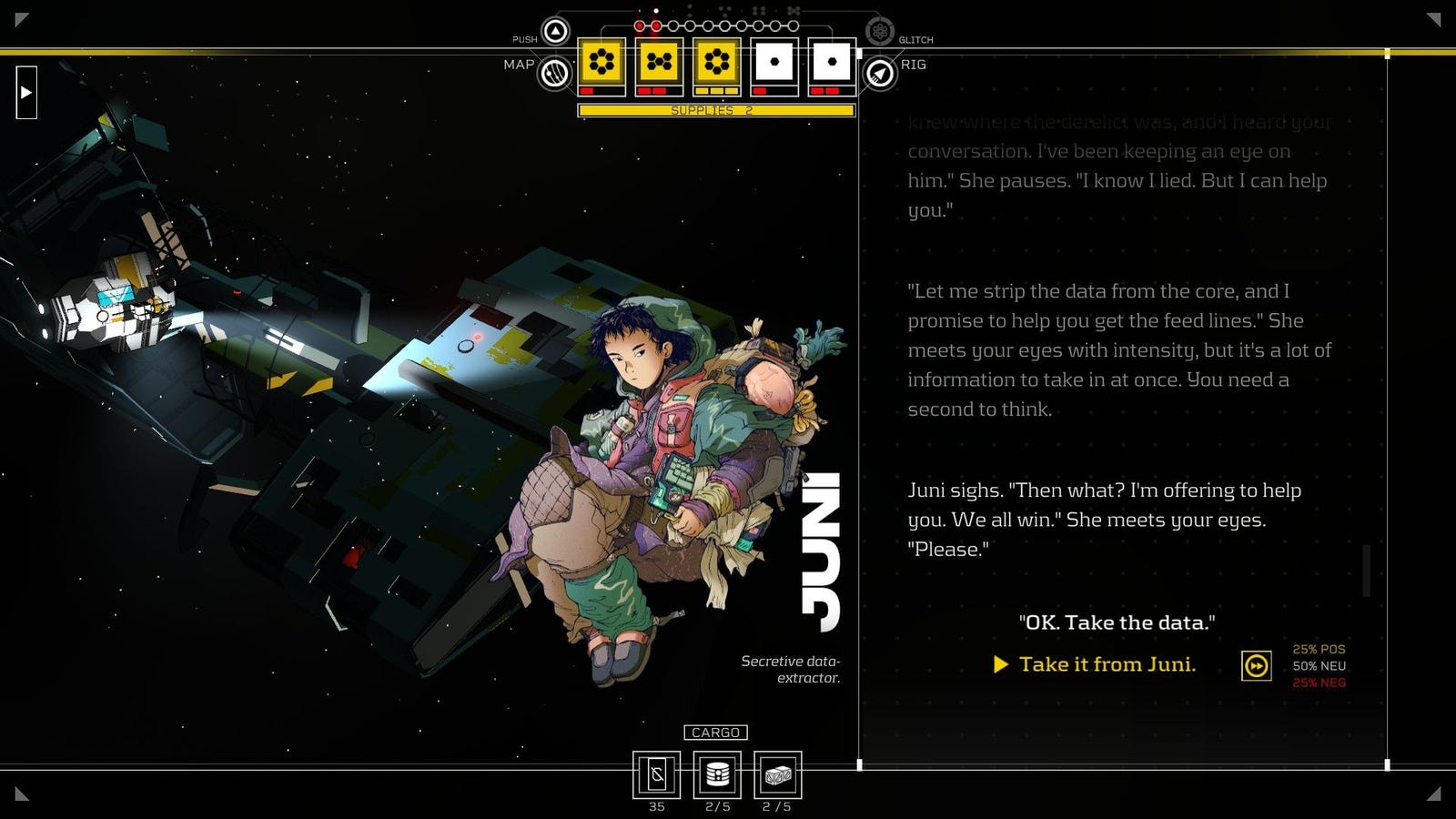Select the six-pip die with three yellow bars
Image resolution: width=1456 pixels, height=819 pixels.
click(716, 63)
